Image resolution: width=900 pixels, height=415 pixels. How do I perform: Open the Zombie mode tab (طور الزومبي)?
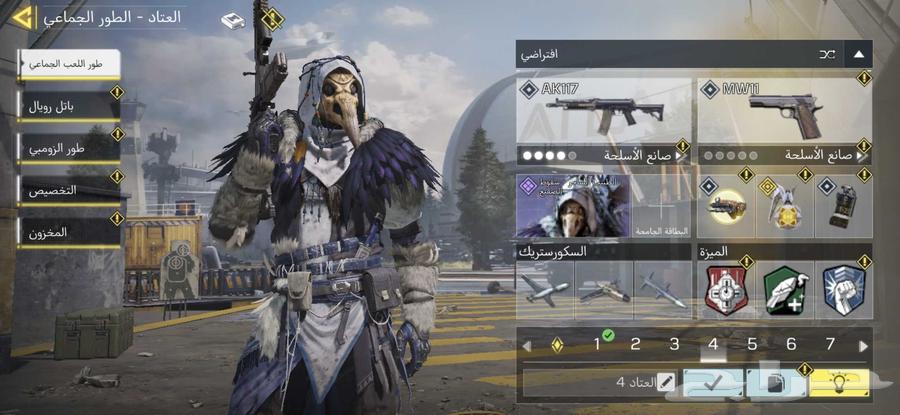[68, 147]
